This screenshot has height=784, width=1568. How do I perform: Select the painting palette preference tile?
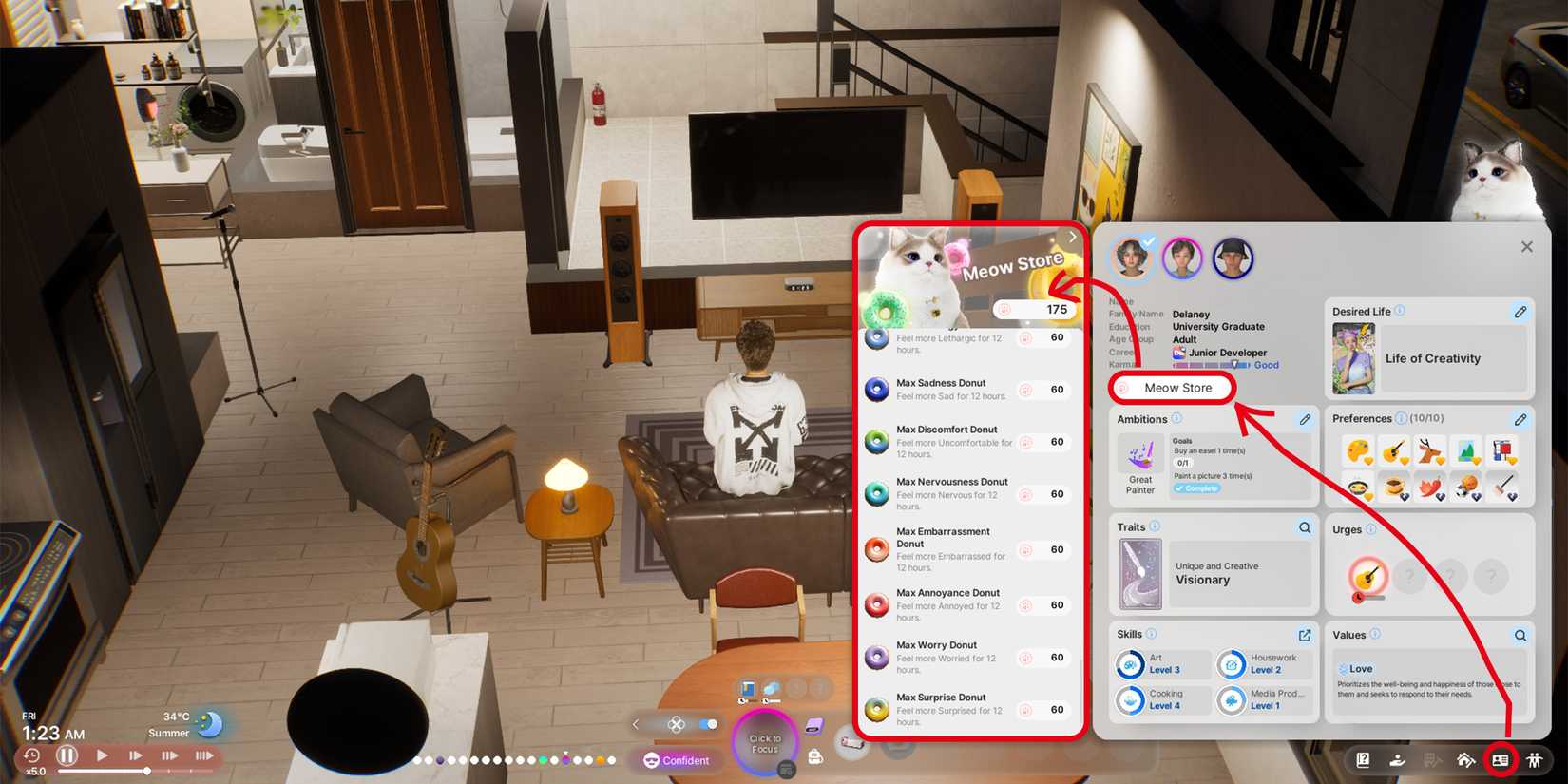coord(1358,451)
